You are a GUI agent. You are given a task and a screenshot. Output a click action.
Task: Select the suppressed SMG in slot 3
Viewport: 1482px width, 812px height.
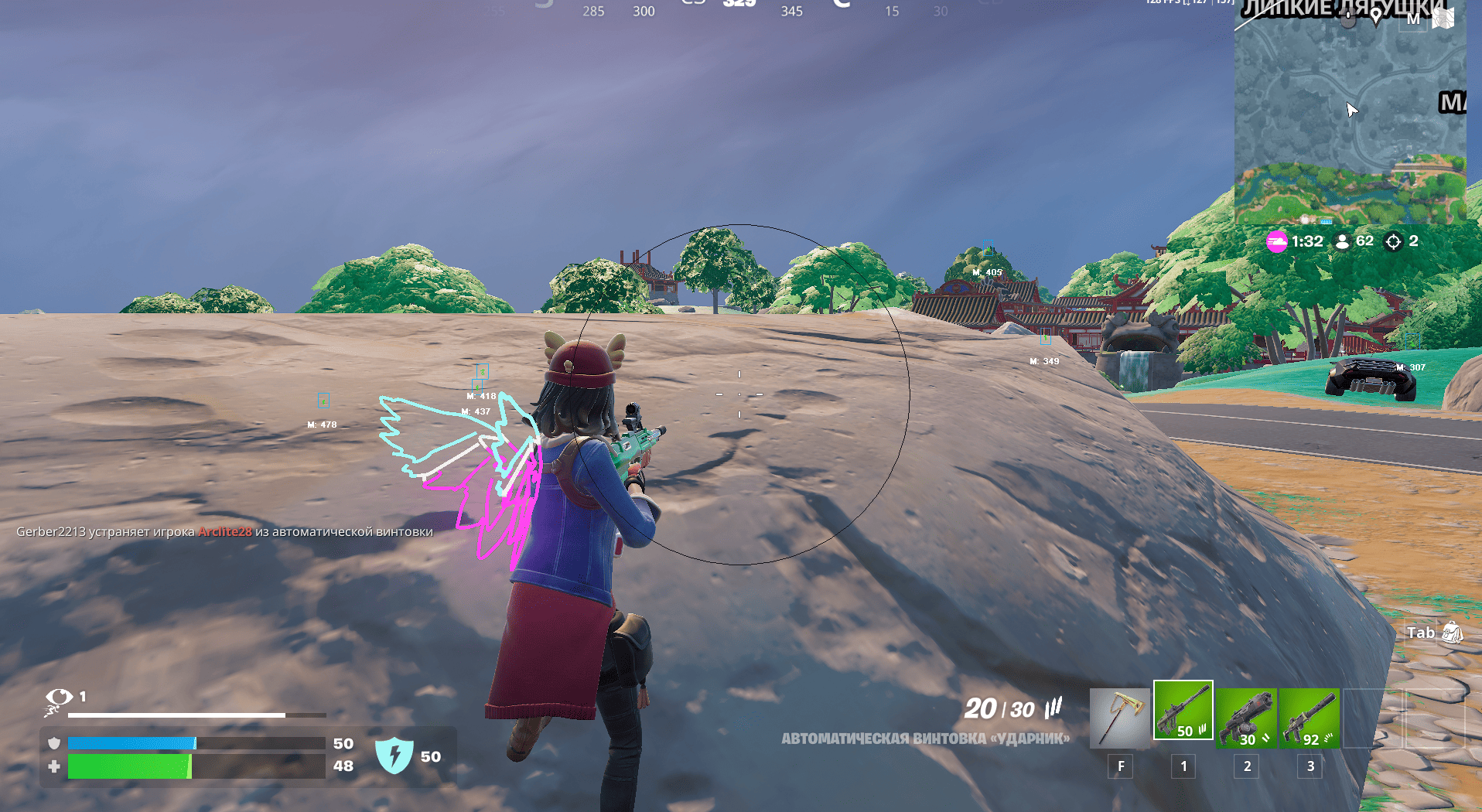1310,718
